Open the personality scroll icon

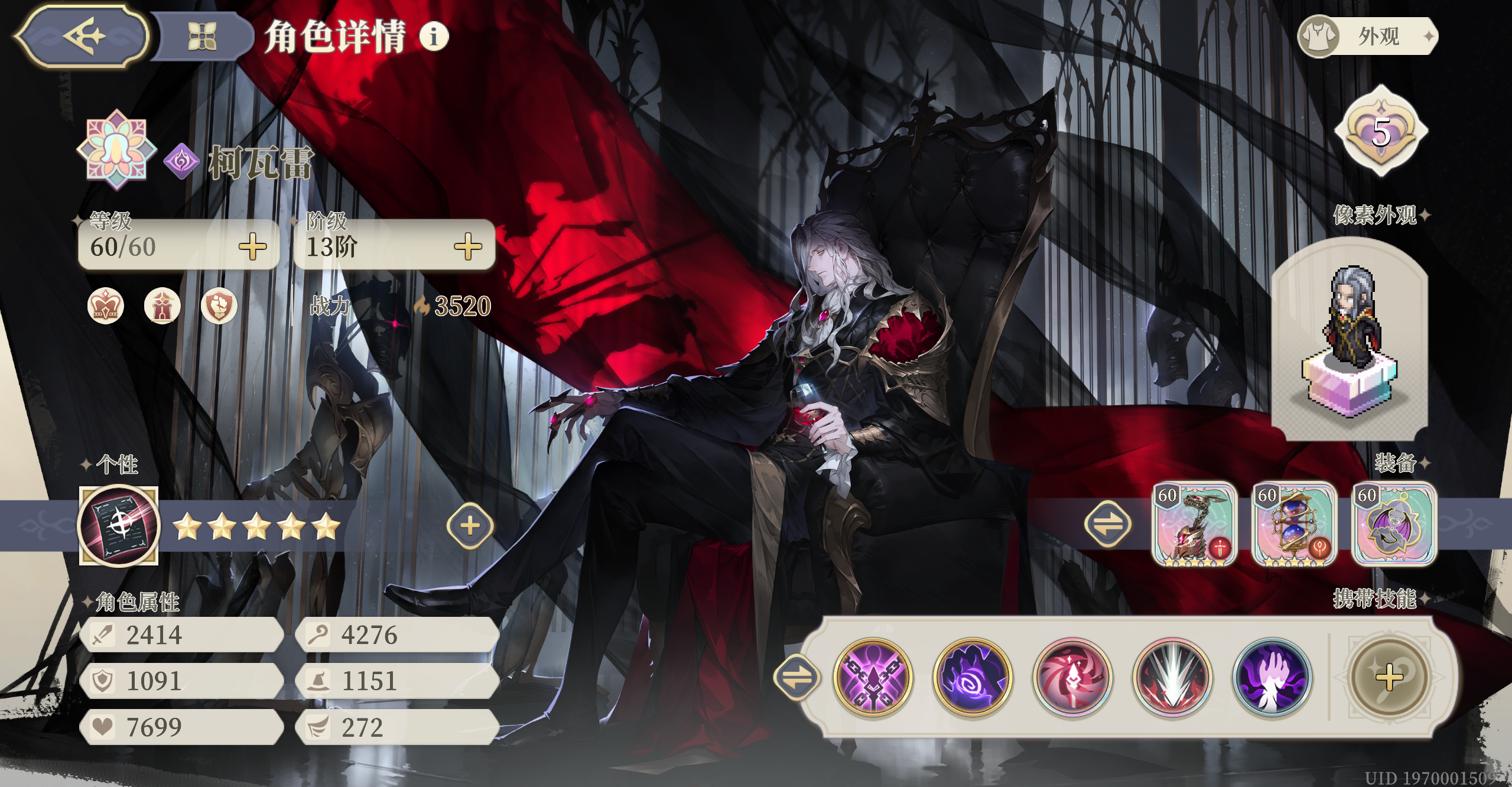click(119, 525)
